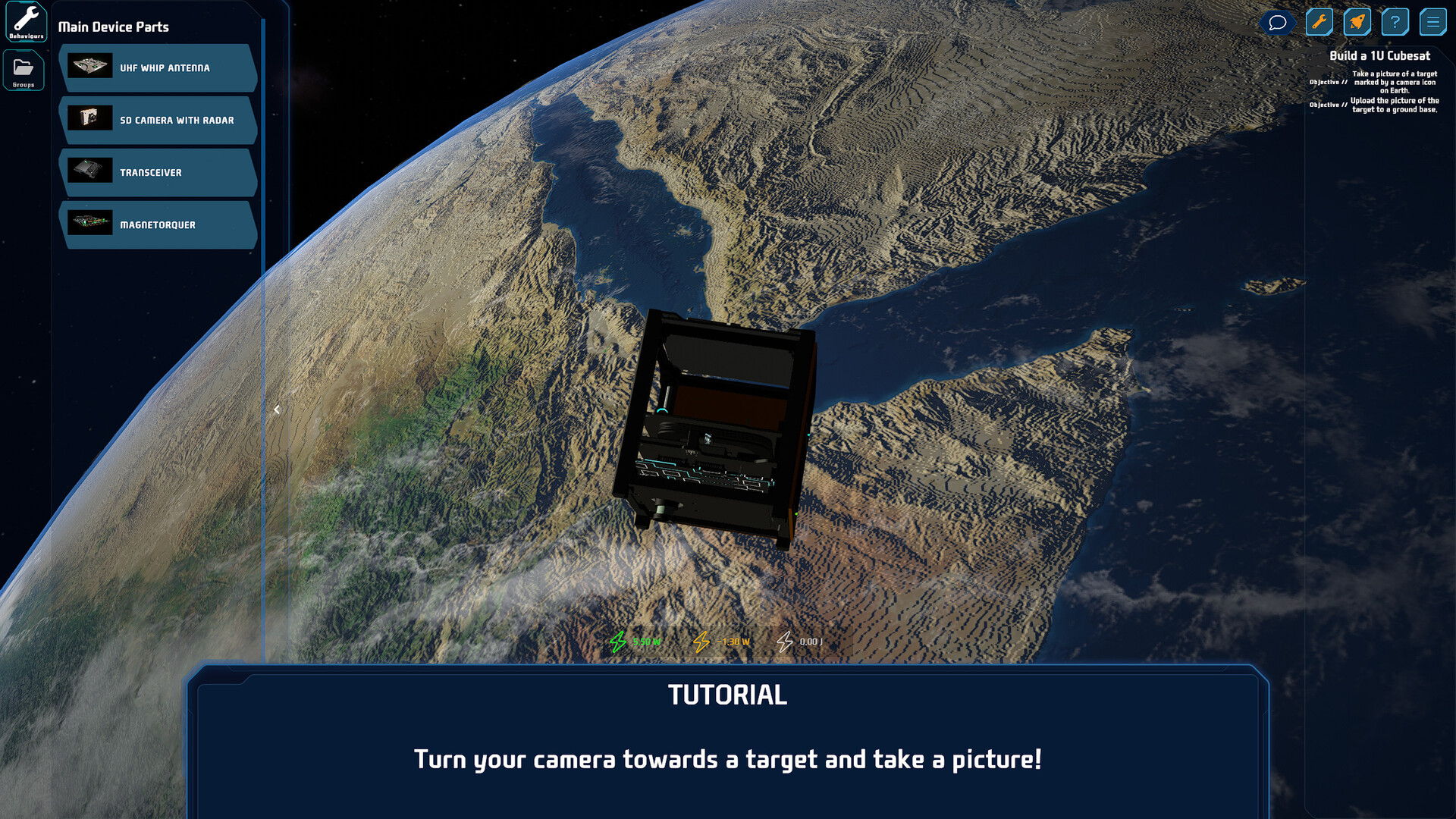Select the Transceiver from Main Device Parts
The width and height of the screenshot is (1456, 819).
tap(158, 172)
